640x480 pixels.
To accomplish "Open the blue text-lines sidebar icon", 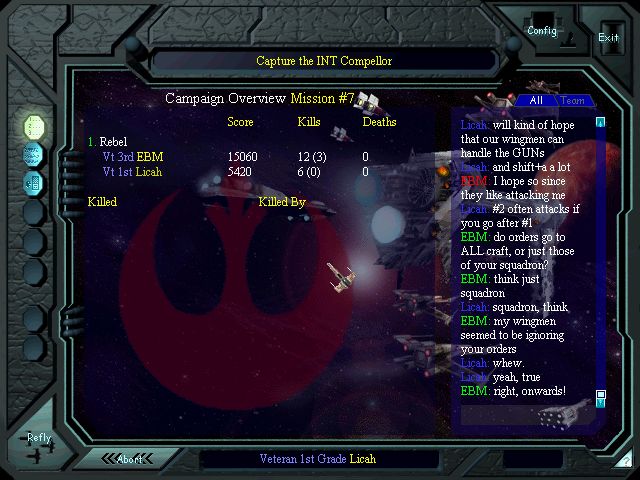I will click(34, 154).
